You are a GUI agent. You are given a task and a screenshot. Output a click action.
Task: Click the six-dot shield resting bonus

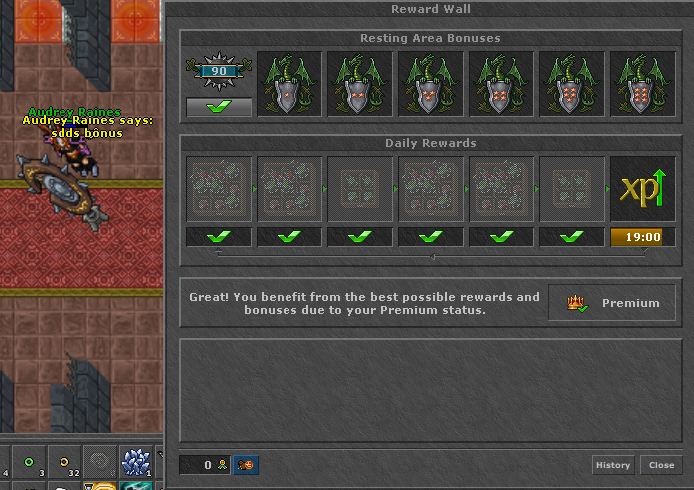point(643,84)
